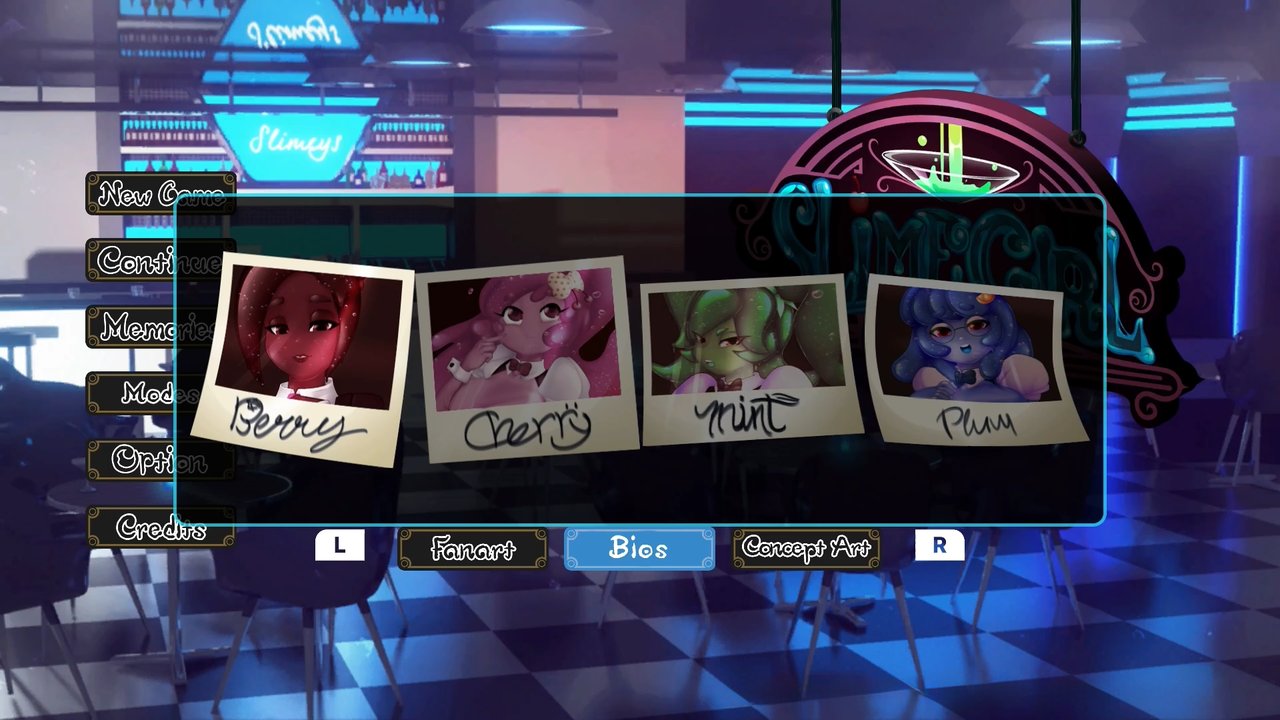The width and height of the screenshot is (1280, 720).
Task: Open the Bios tab
Action: (x=639, y=548)
